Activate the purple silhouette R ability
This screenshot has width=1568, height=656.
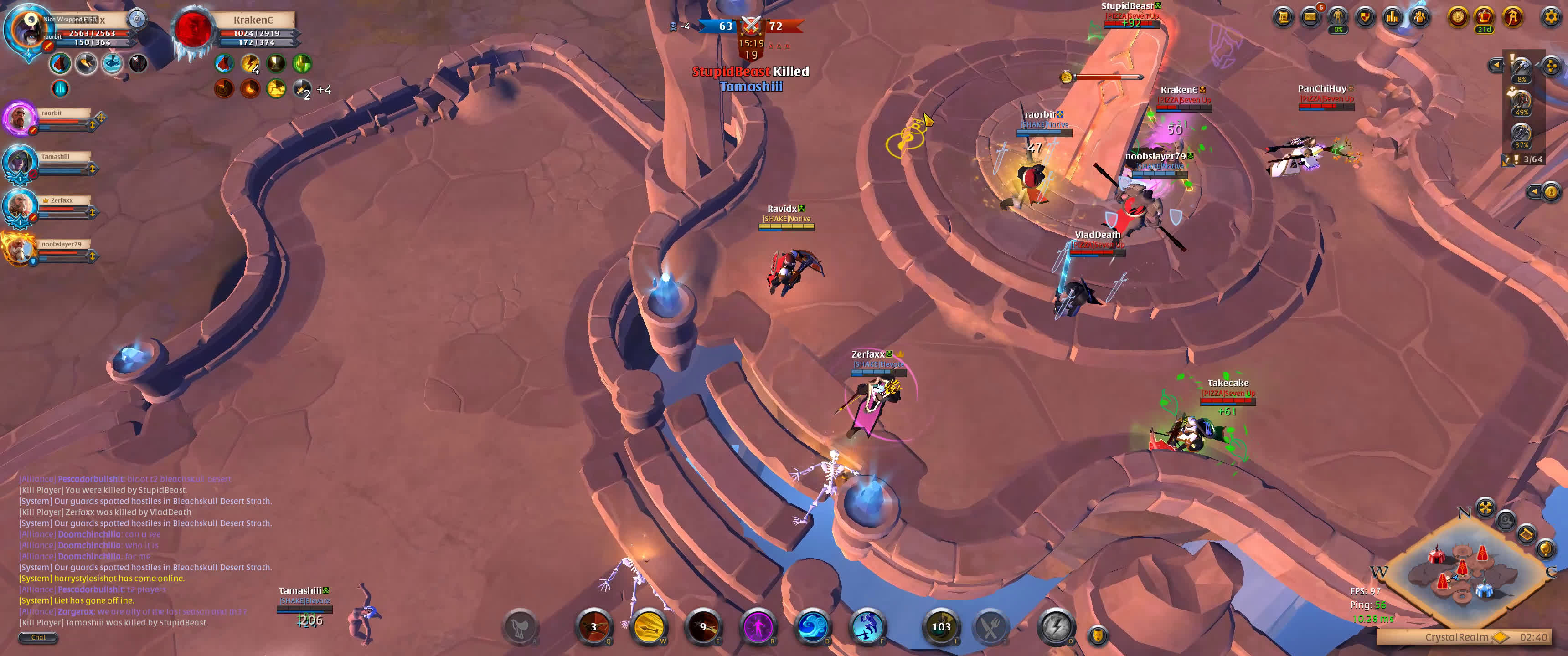pos(757,626)
